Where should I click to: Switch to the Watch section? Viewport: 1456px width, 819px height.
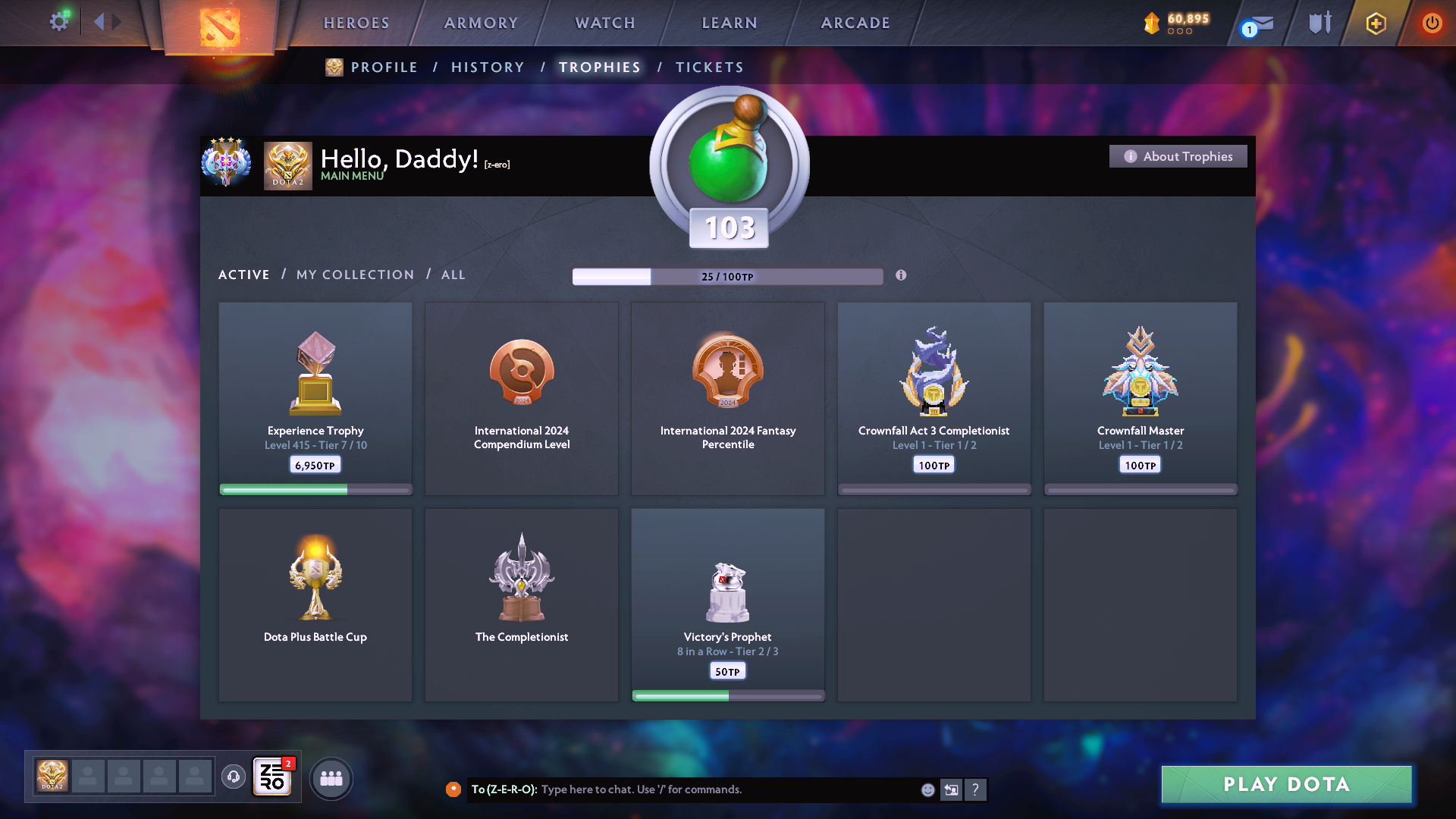pyautogui.click(x=605, y=24)
